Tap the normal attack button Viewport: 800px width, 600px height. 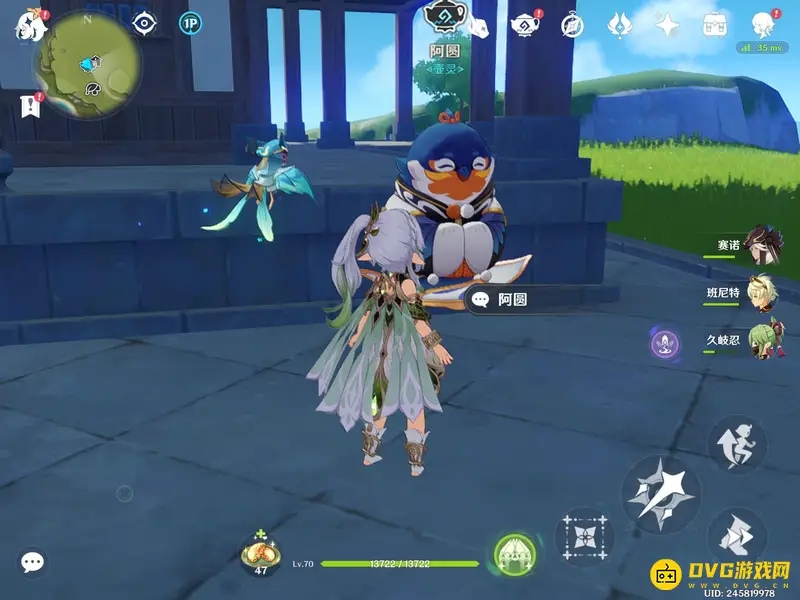pos(660,492)
